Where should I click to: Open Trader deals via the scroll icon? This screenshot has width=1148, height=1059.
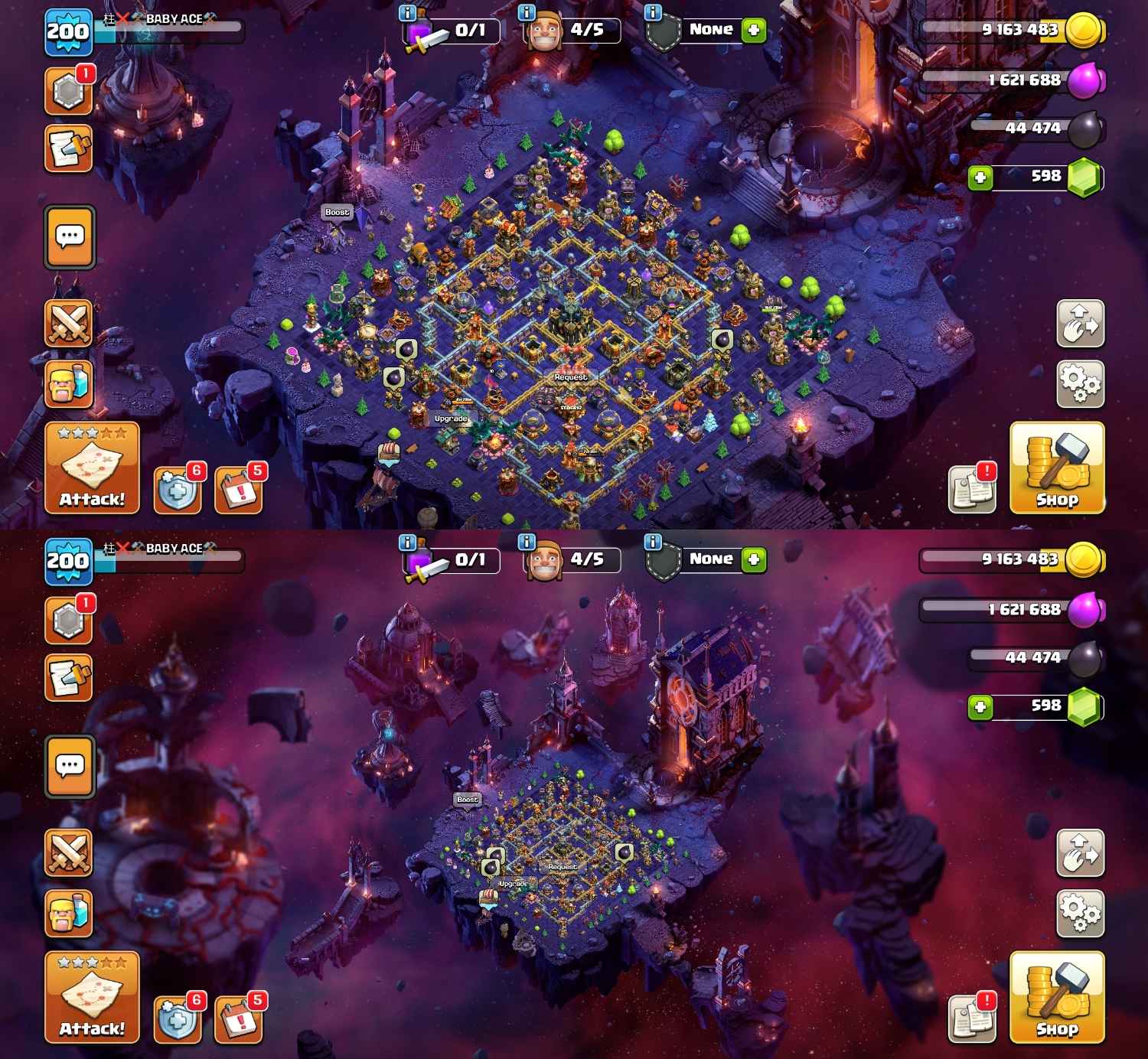(70, 145)
